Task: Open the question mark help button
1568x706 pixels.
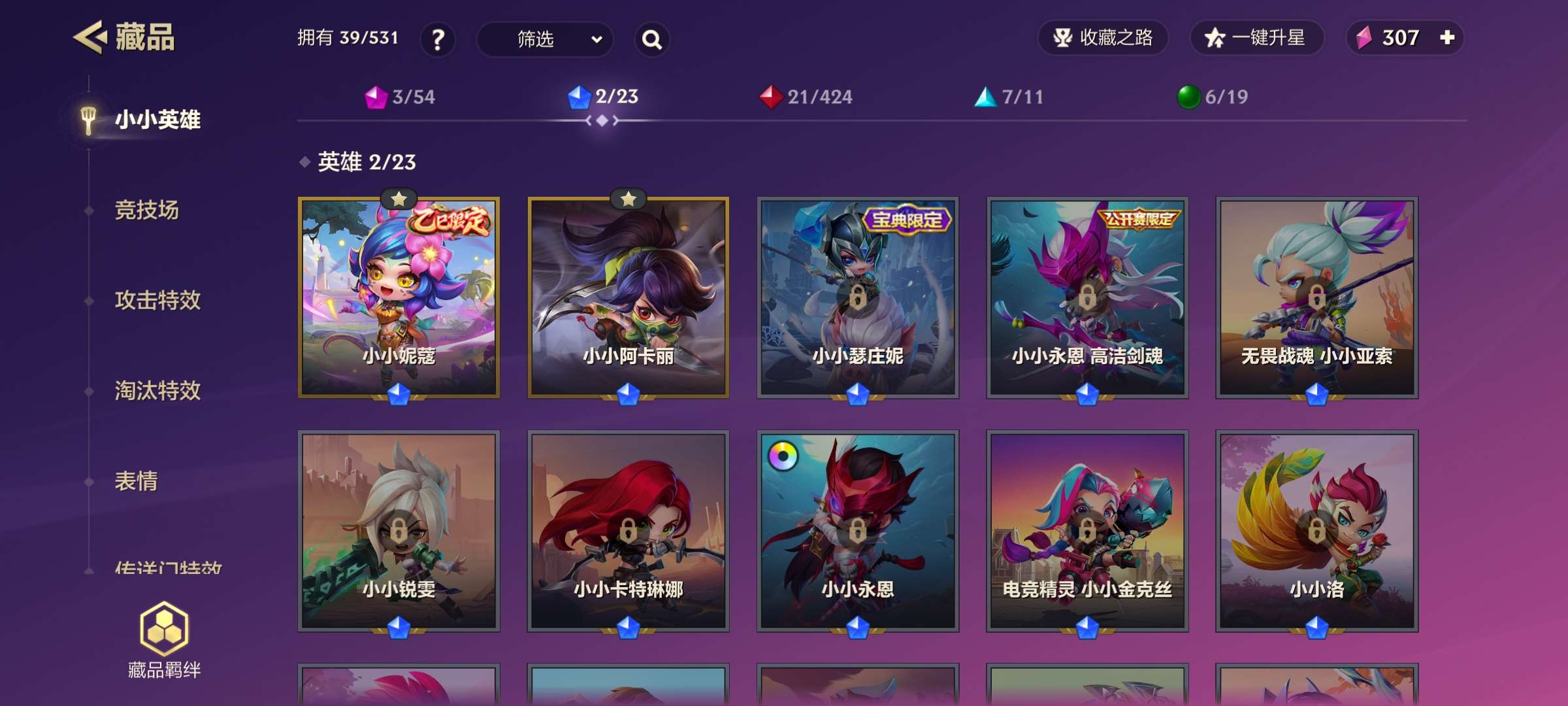Action: 438,39
